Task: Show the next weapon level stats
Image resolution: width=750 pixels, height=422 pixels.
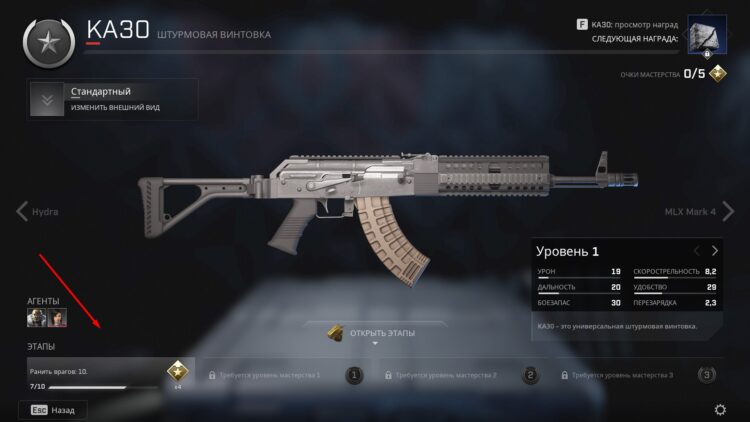Action: pos(715,251)
